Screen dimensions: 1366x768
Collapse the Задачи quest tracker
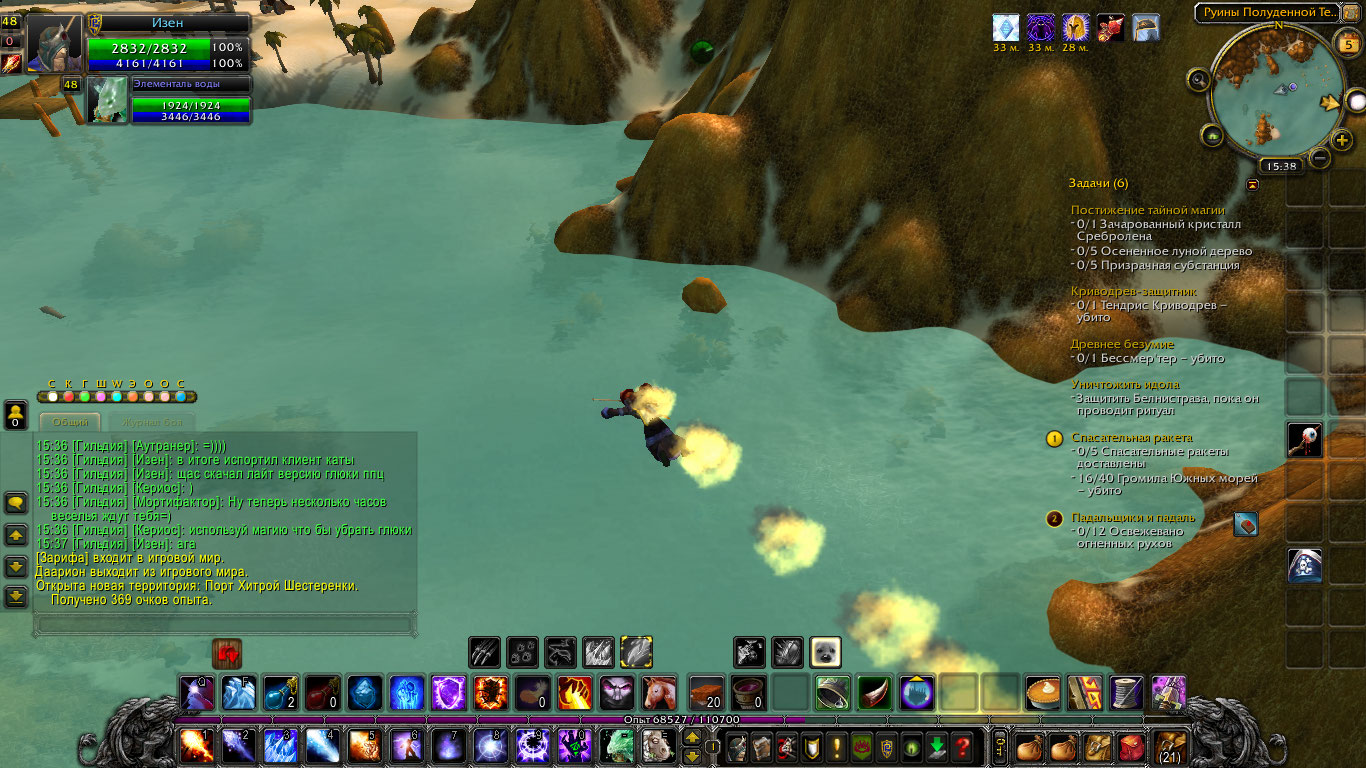pos(1252,184)
